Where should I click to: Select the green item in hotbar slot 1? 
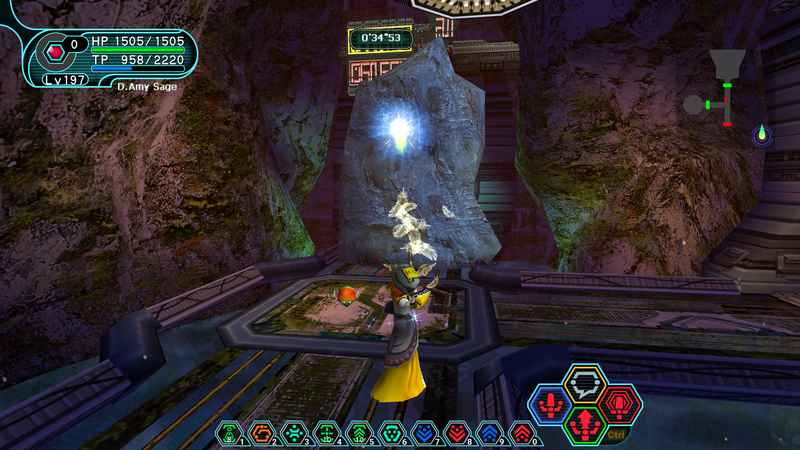(x=230, y=433)
